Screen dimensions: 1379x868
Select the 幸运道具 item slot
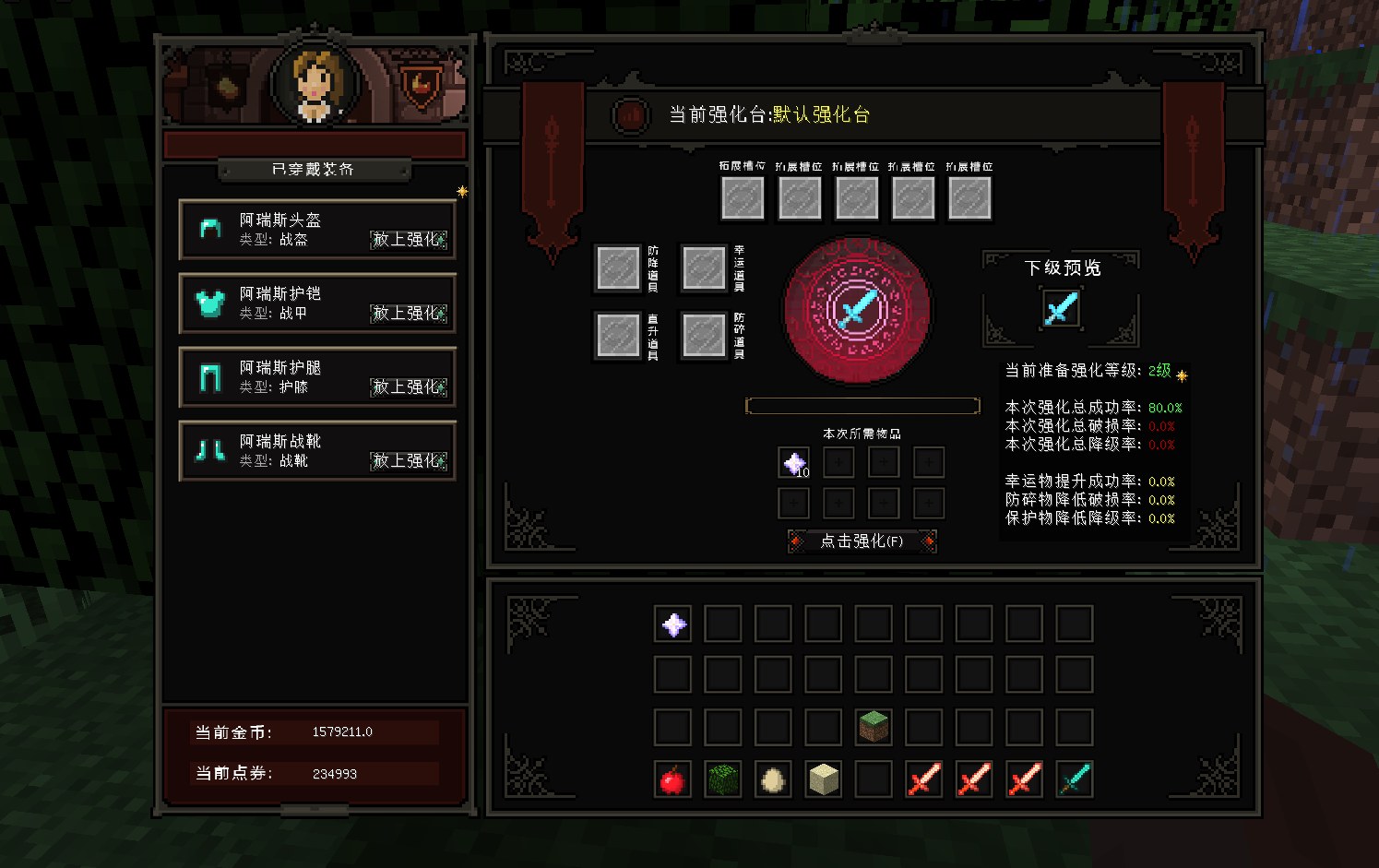point(704,268)
